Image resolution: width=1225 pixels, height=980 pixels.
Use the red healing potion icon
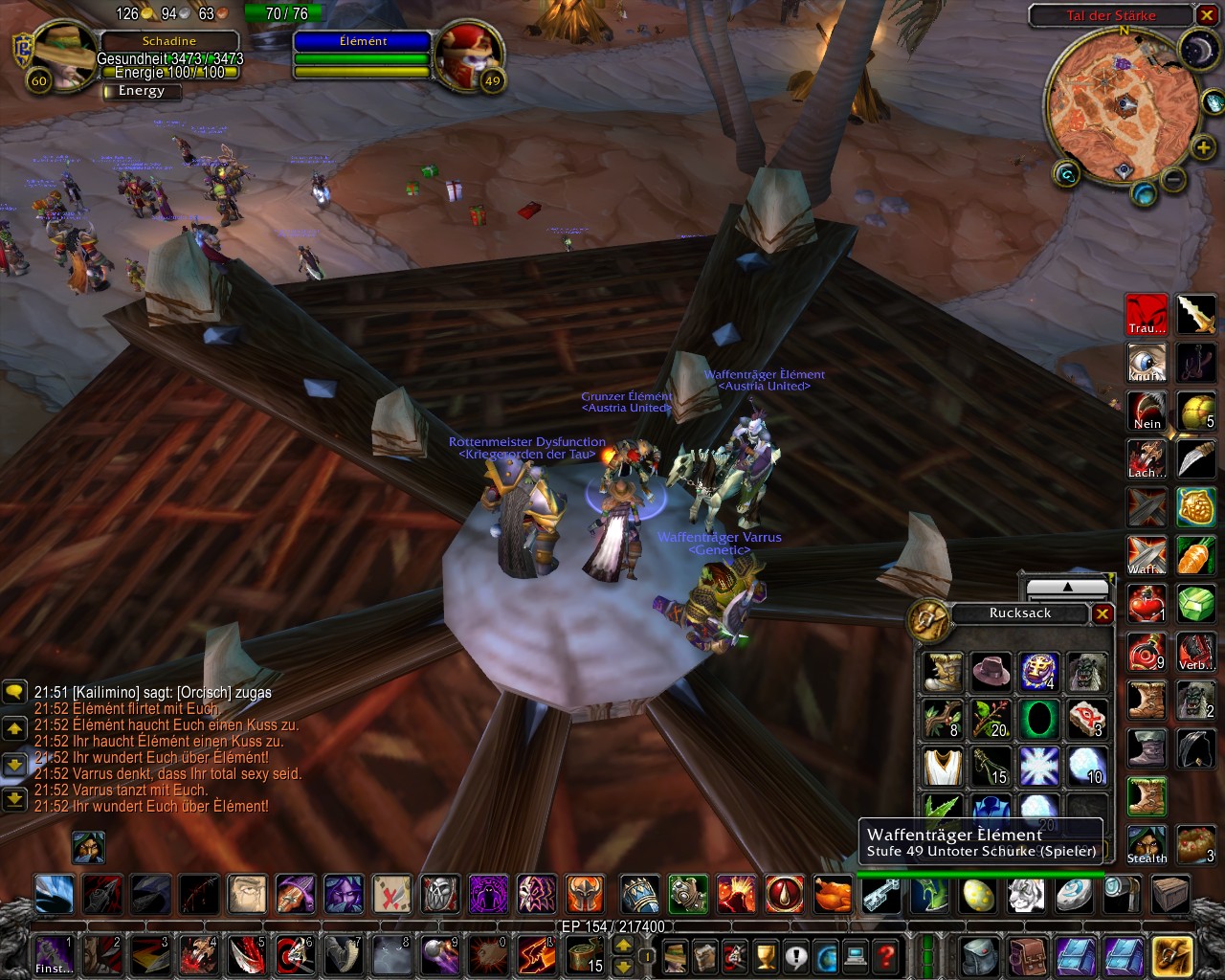pyautogui.click(x=1147, y=603)
